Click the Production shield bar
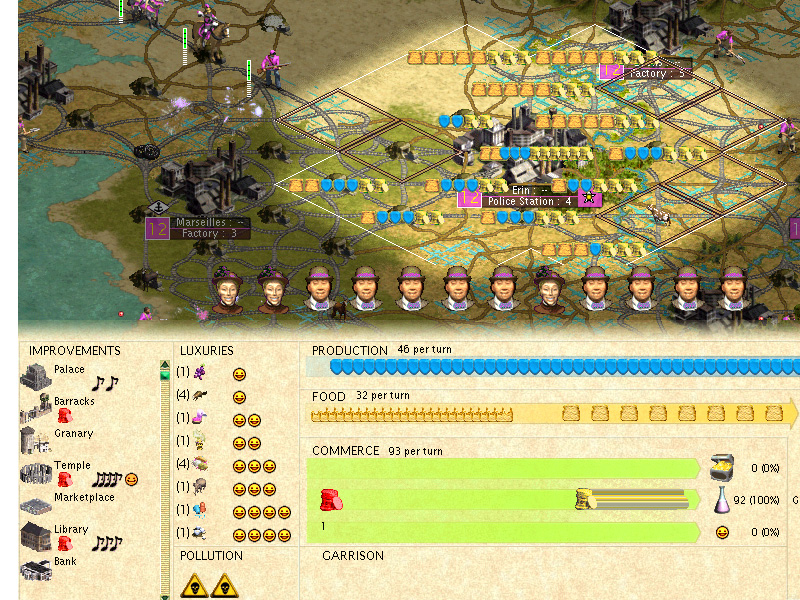This screenshot has height=600, width=800. pos(550,367)
